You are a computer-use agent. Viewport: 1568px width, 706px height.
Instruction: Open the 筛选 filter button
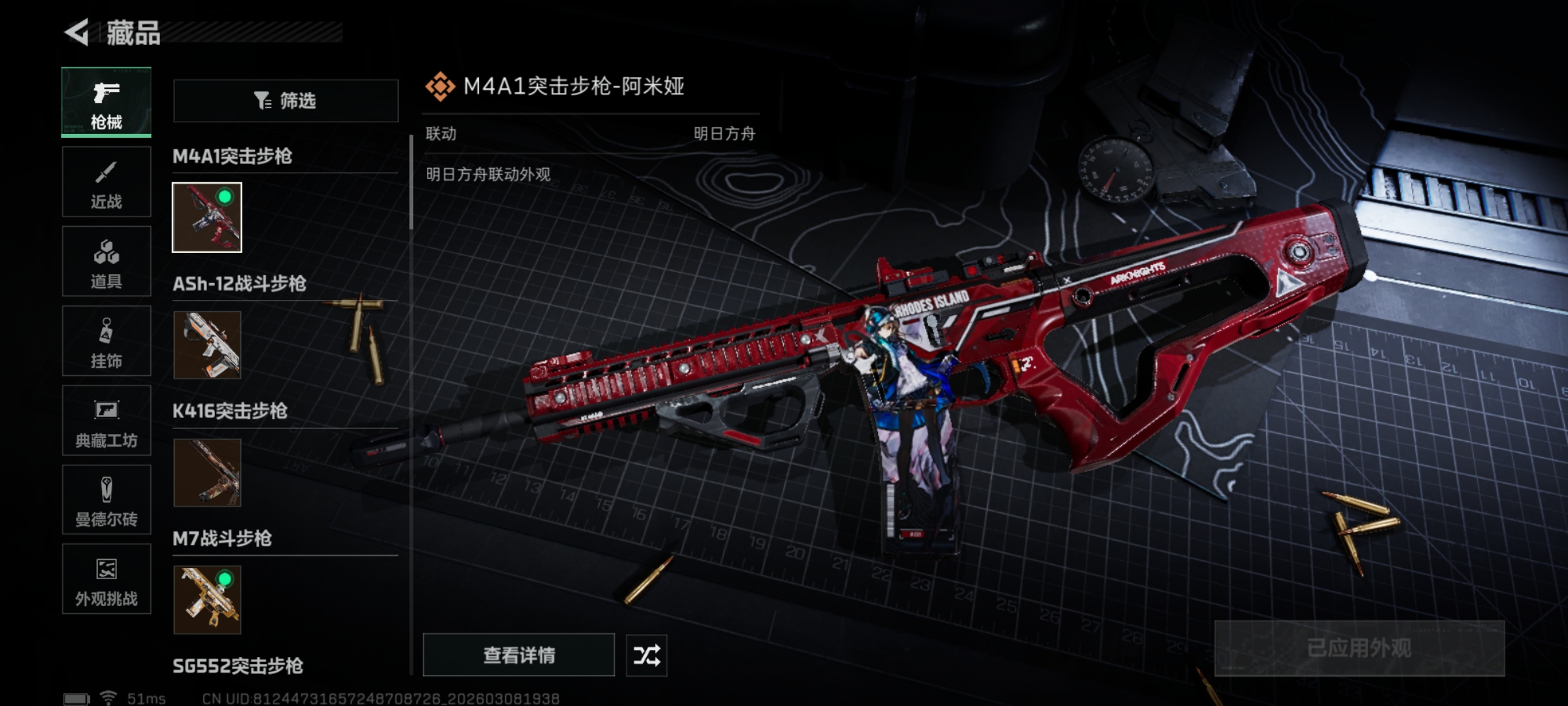[x=286, y=101]
